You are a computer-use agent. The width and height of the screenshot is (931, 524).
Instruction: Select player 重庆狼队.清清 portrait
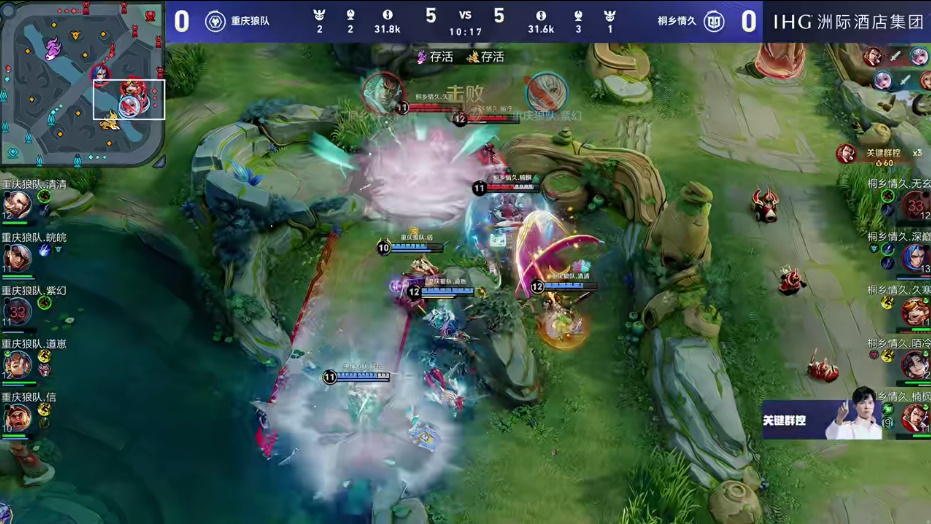pyautogui.click(x=16, y=205)
